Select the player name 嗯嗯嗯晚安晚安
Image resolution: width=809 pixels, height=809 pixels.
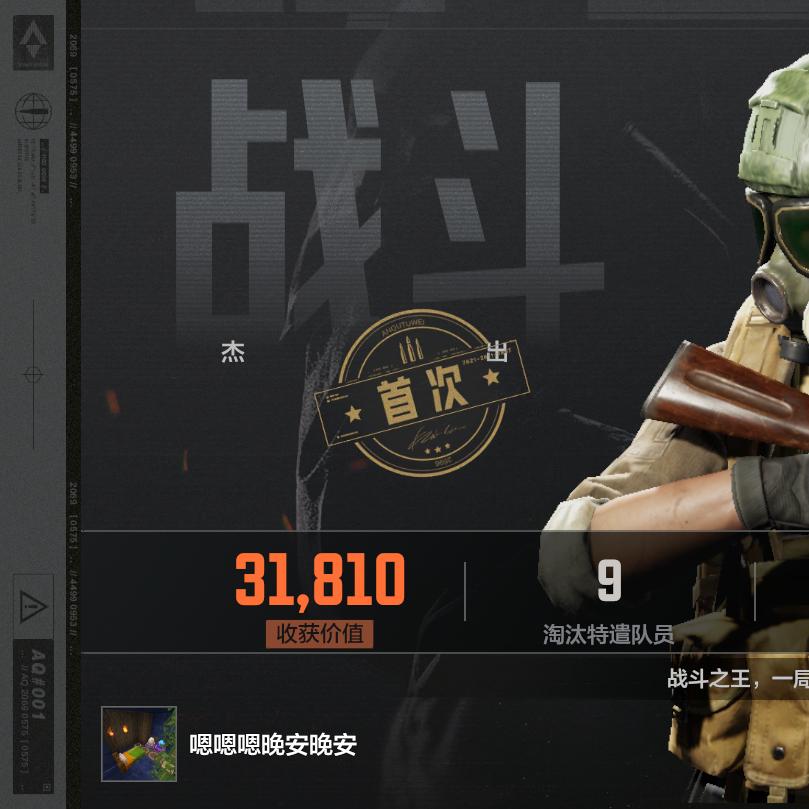point(273,745)
